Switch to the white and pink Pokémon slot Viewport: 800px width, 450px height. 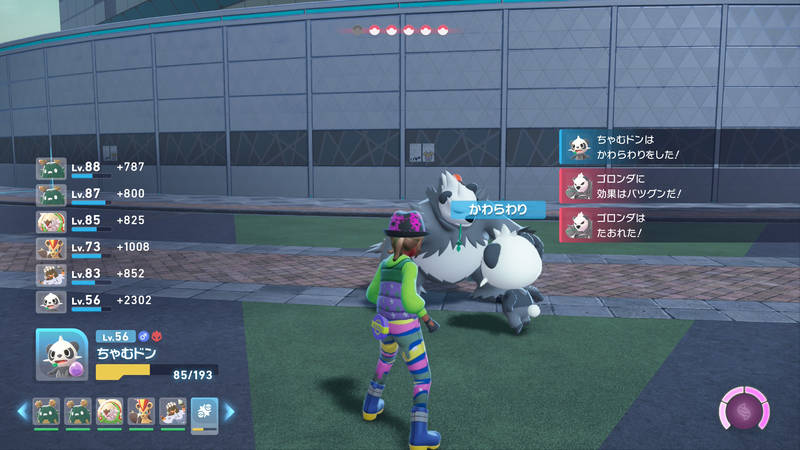110,411
